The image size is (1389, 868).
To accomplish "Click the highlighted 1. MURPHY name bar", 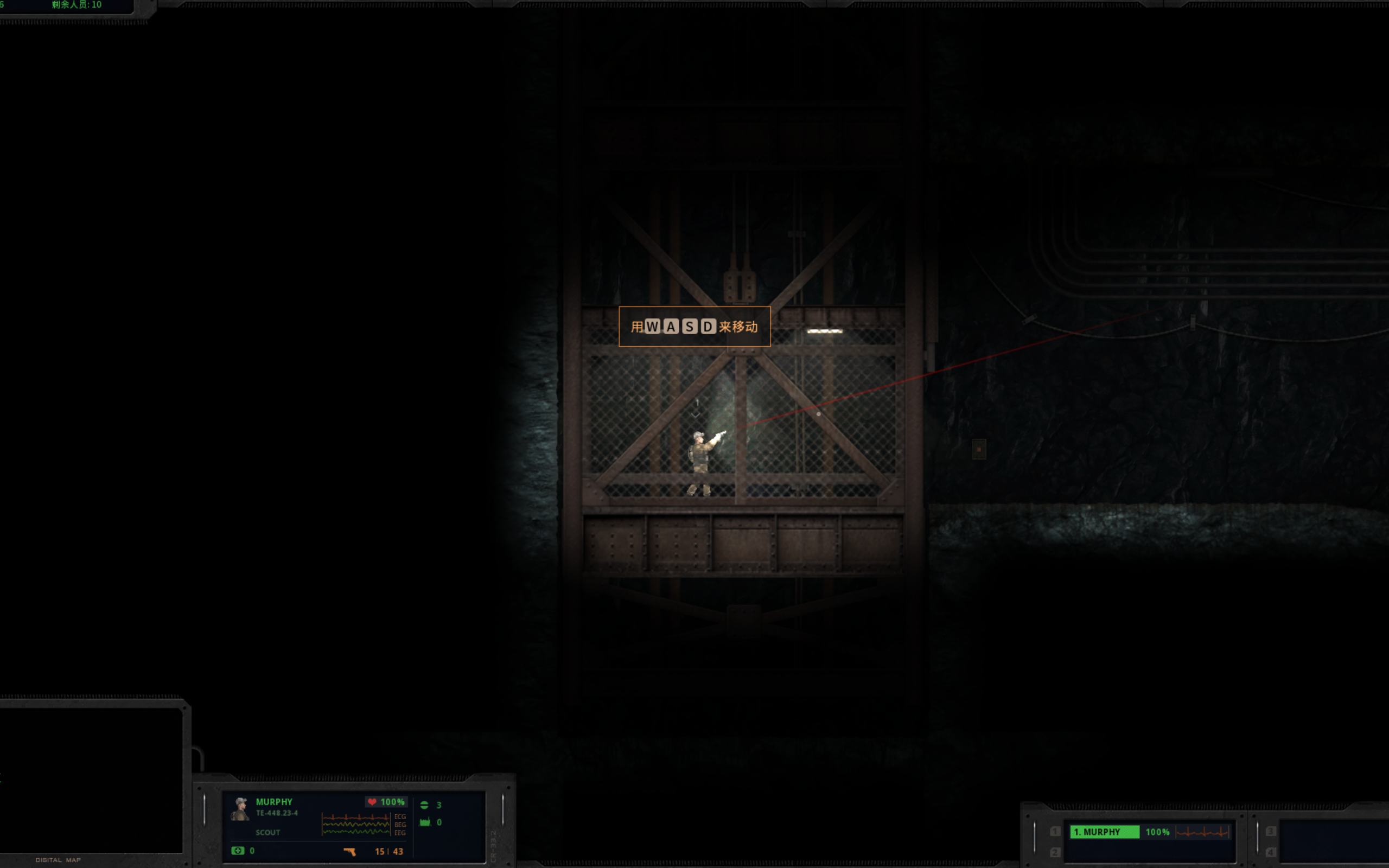I will click(x=1104, y=831).
